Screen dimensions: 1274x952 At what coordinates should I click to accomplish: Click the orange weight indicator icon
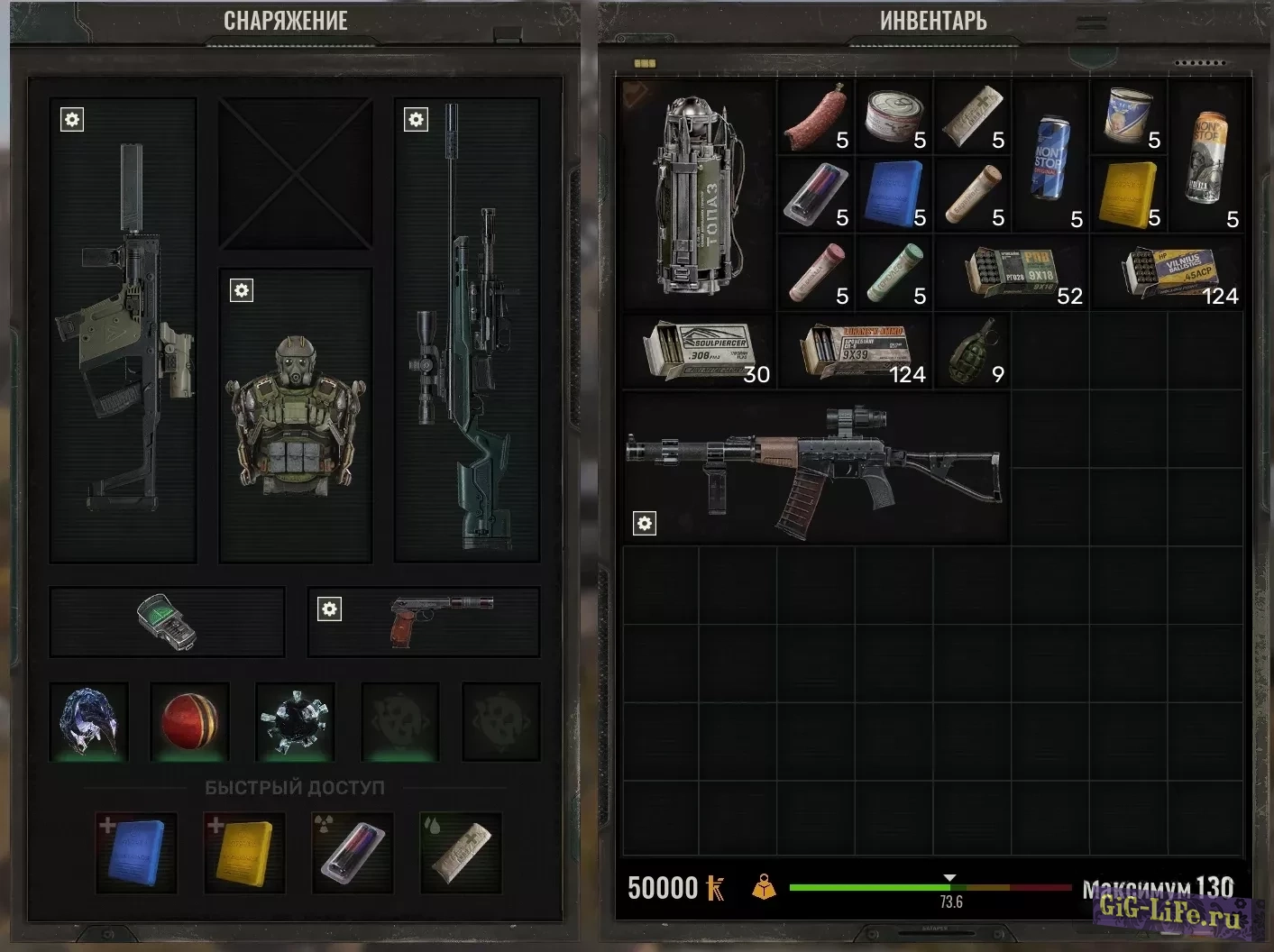tap(762, 888)
